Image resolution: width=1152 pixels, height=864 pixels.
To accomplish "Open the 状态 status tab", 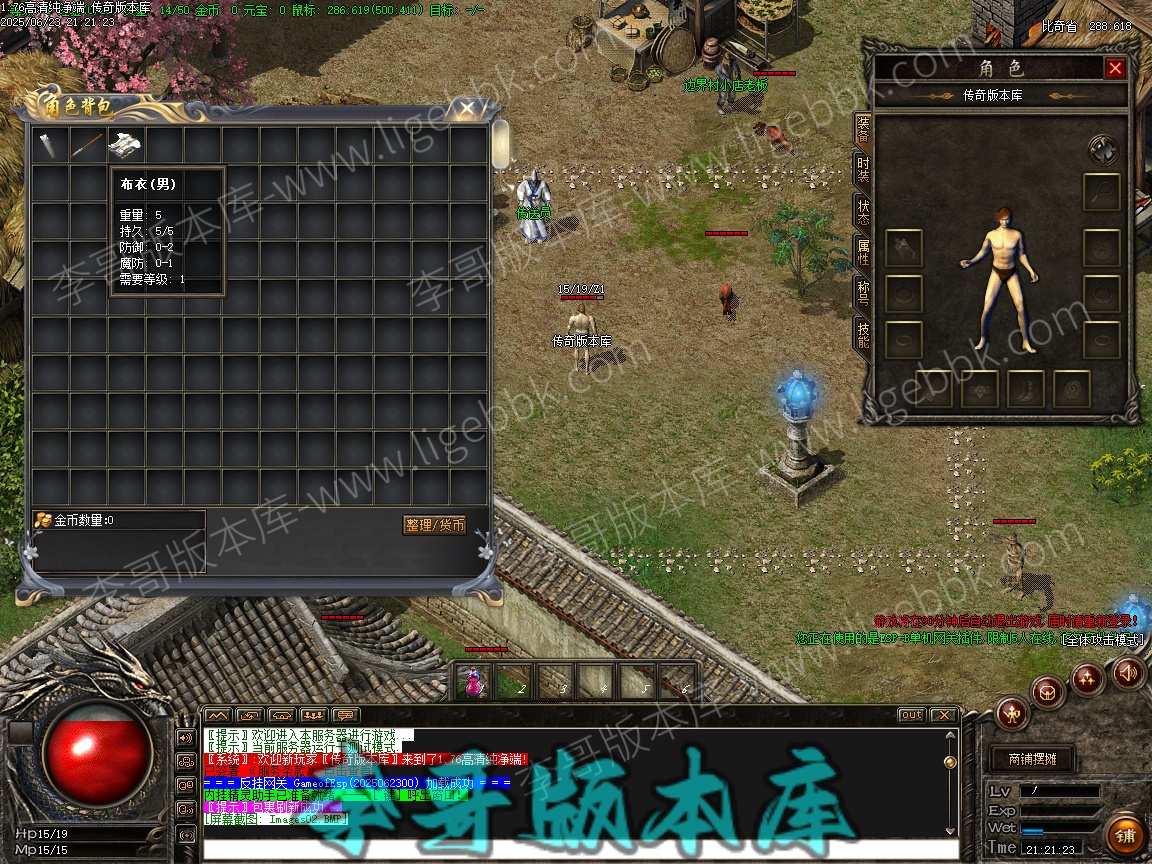I will (862, 211).
